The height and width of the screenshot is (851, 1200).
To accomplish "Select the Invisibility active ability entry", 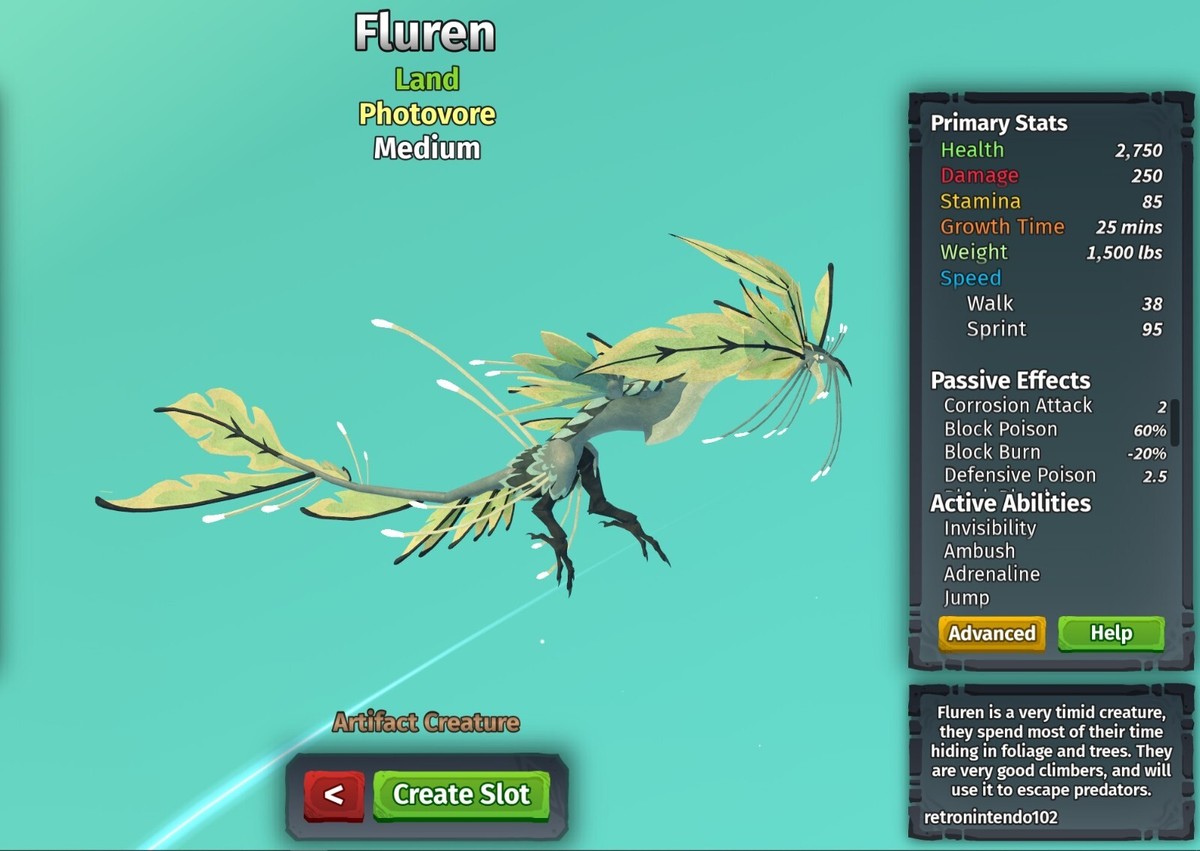I will [989, 528].
